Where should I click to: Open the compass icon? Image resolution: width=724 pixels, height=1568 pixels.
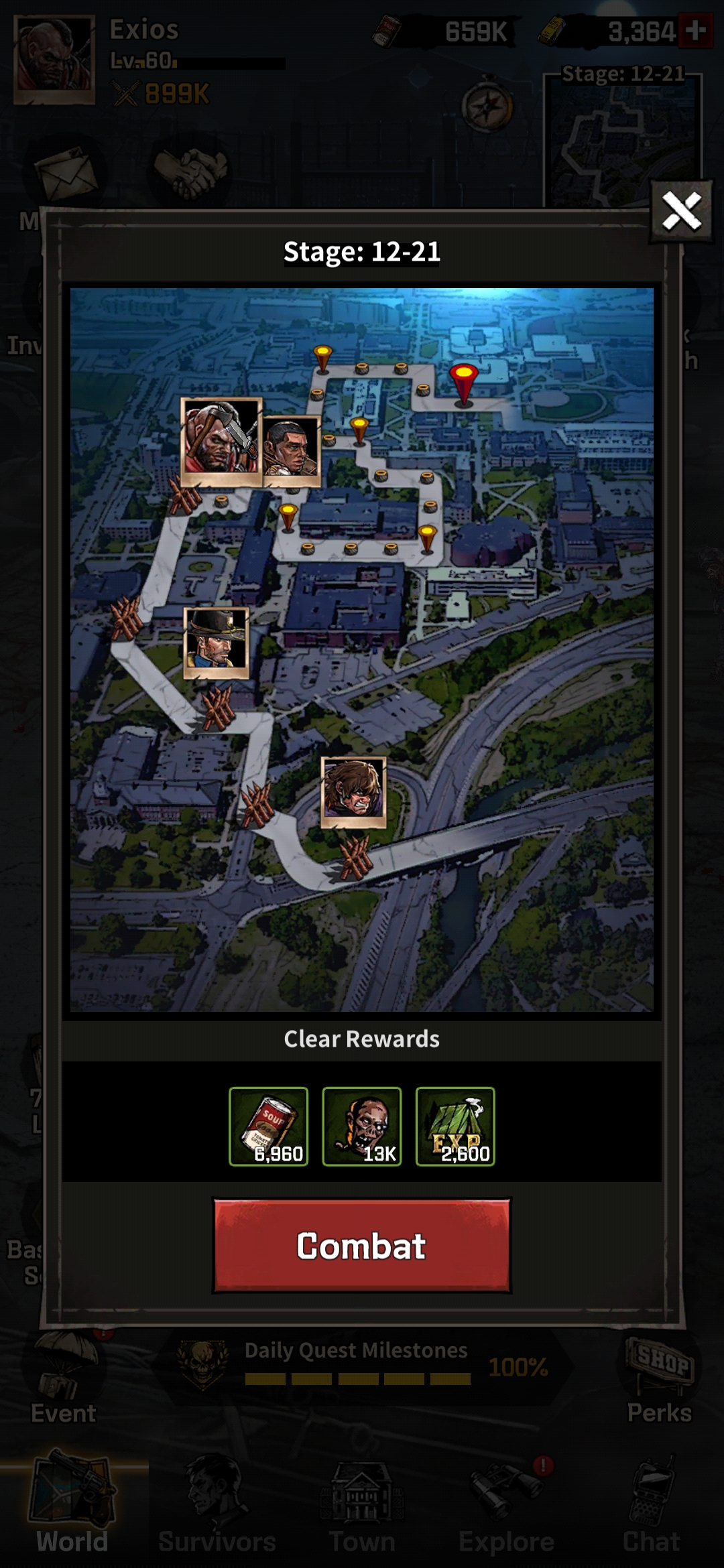tap(487, 106)
